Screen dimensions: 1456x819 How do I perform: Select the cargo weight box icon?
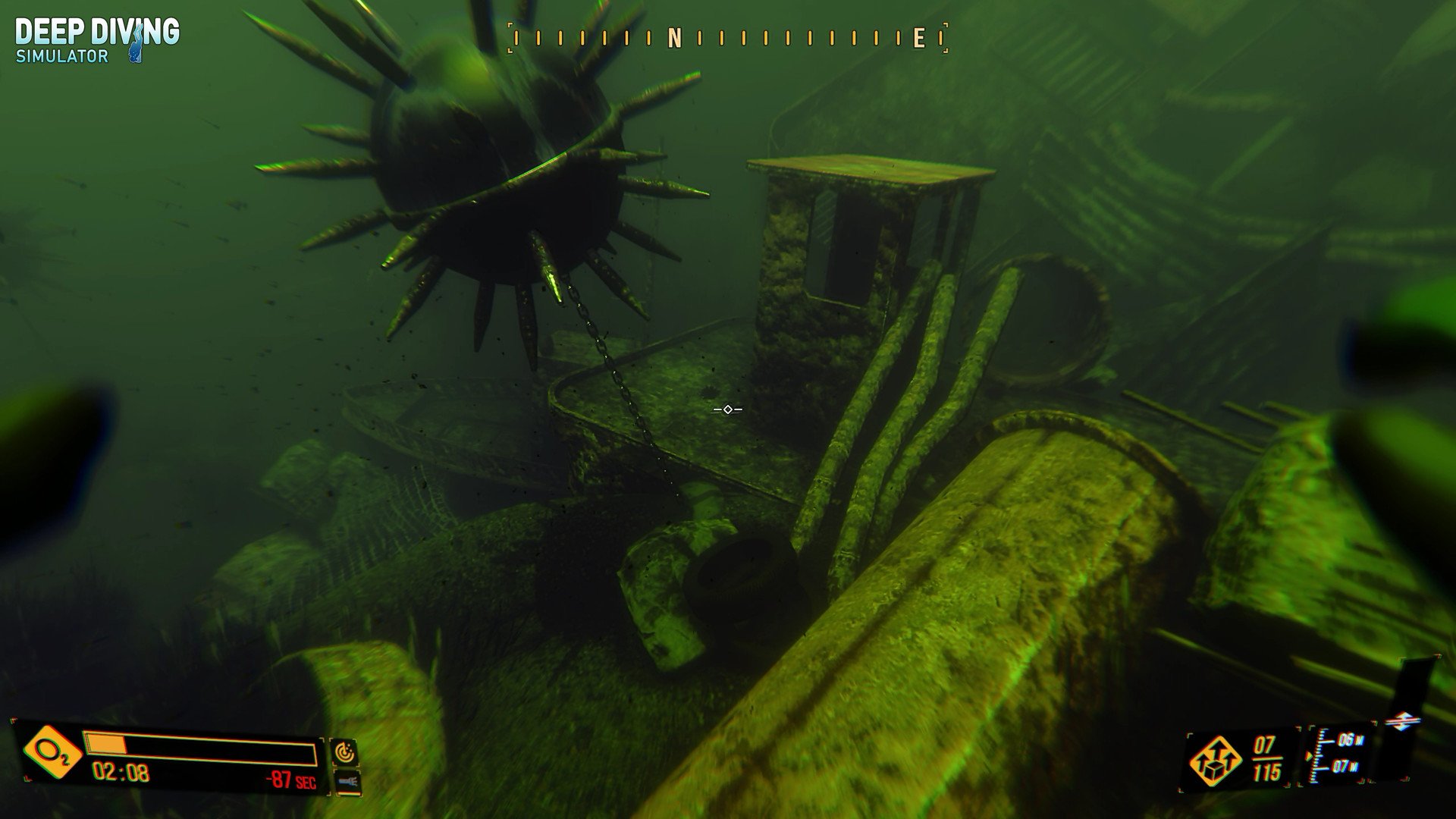click(x=1216, y=761)
